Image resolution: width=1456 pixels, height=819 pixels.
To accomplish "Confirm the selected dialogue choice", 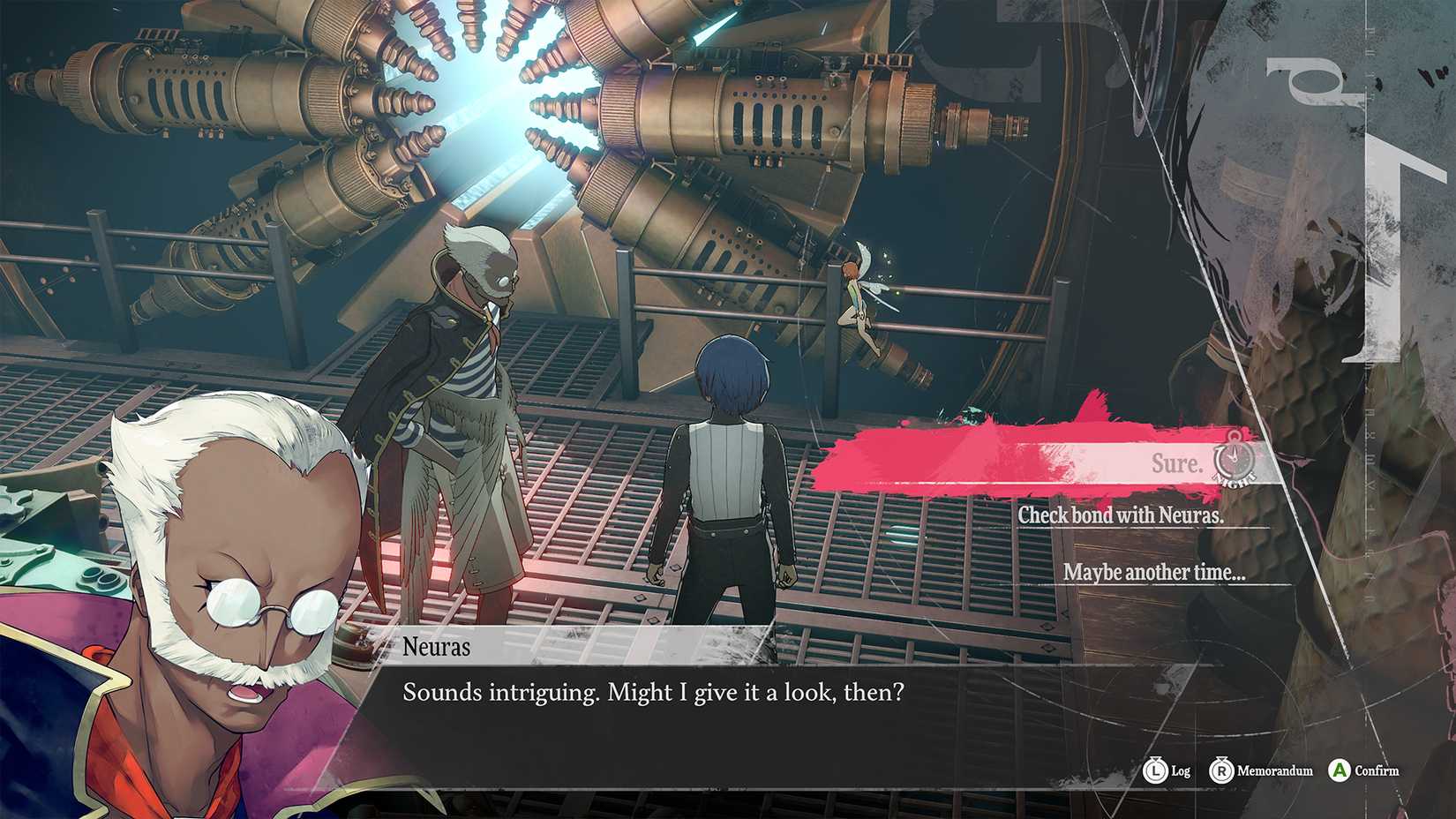I will tap(1364, 770).
